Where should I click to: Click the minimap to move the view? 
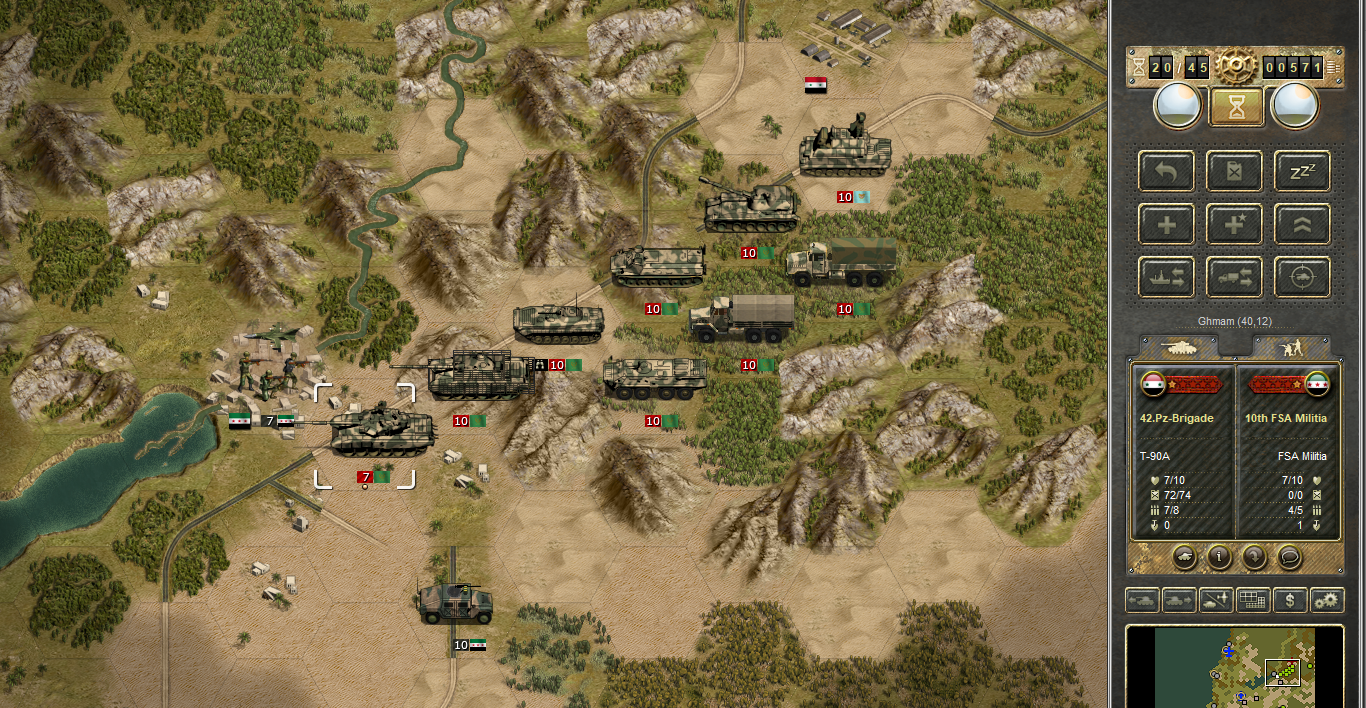(x=1234, y=668)
